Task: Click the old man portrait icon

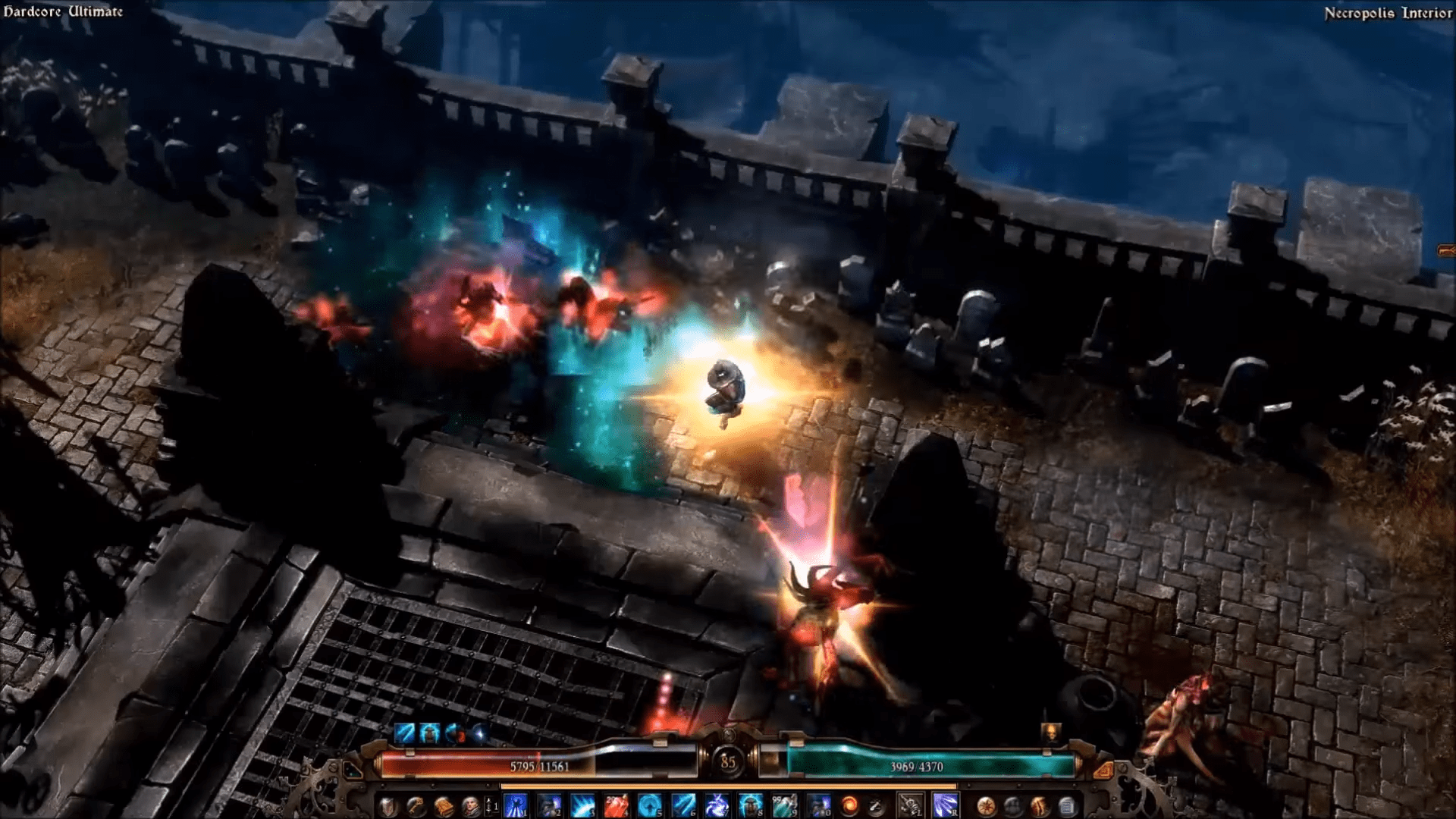Action: click(470, 805)
